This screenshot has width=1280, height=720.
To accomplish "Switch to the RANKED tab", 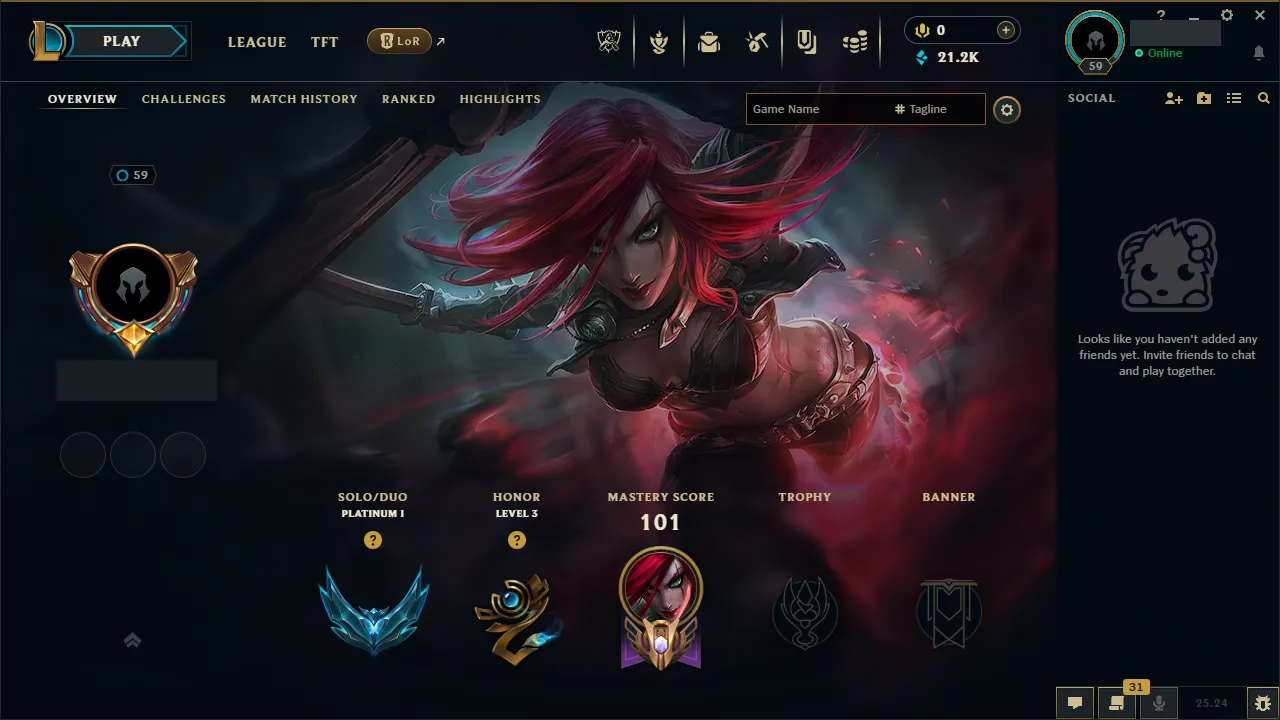I will coord(408,98).
